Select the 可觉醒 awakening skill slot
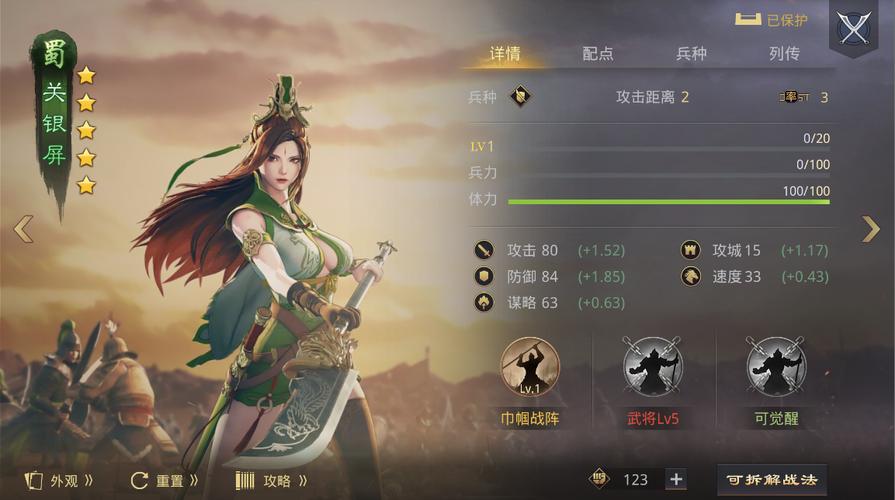The height and width of the screenshot is (500, 895). (776, 367)
